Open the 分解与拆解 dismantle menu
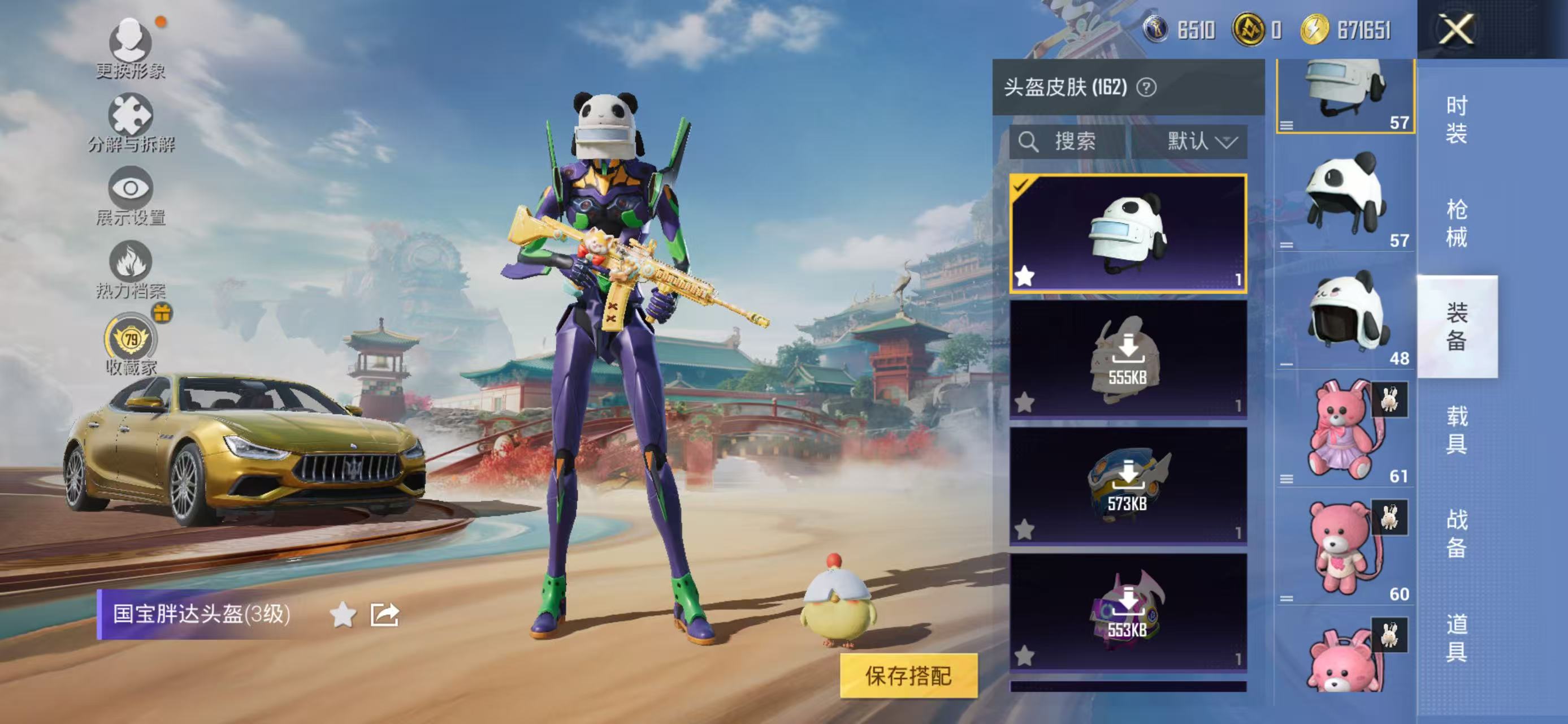This screenshot has height=724, width=1568. pos(130,122)
